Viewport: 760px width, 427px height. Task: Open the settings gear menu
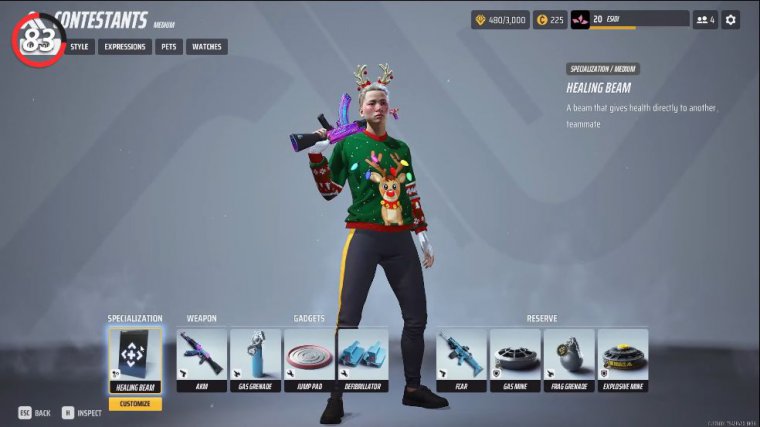730,19
